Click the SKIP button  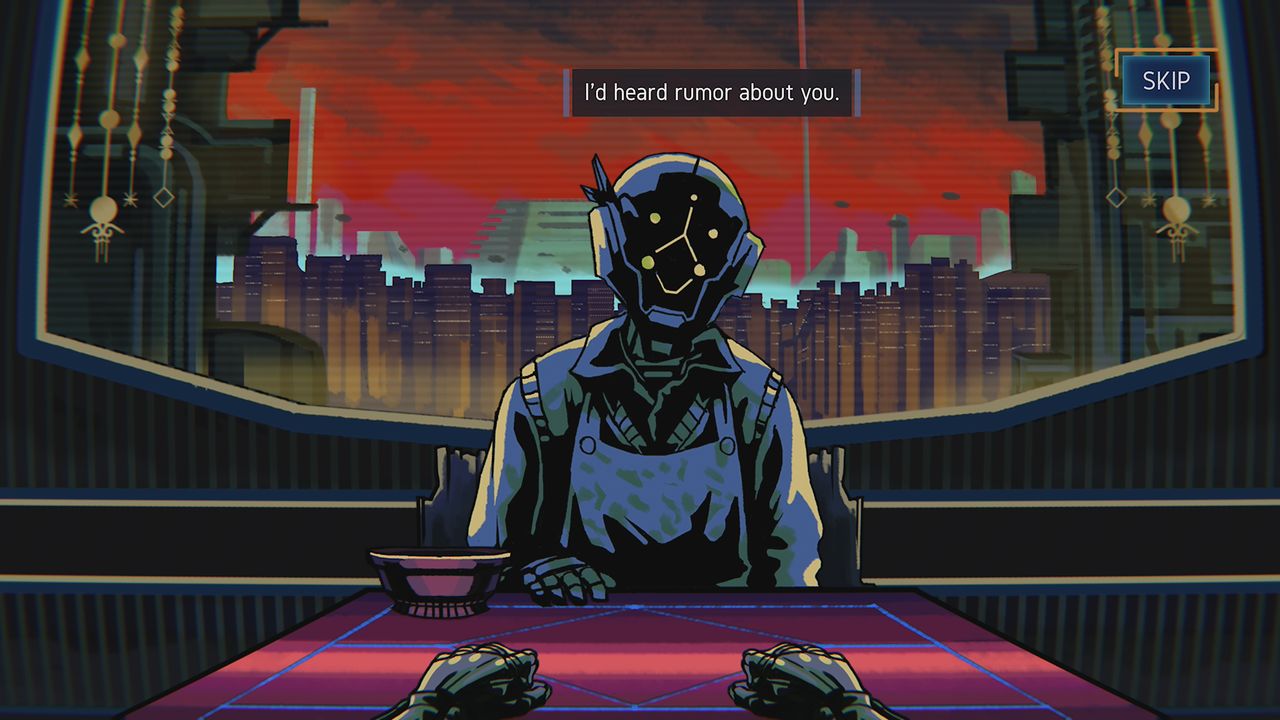point(1168,81)
